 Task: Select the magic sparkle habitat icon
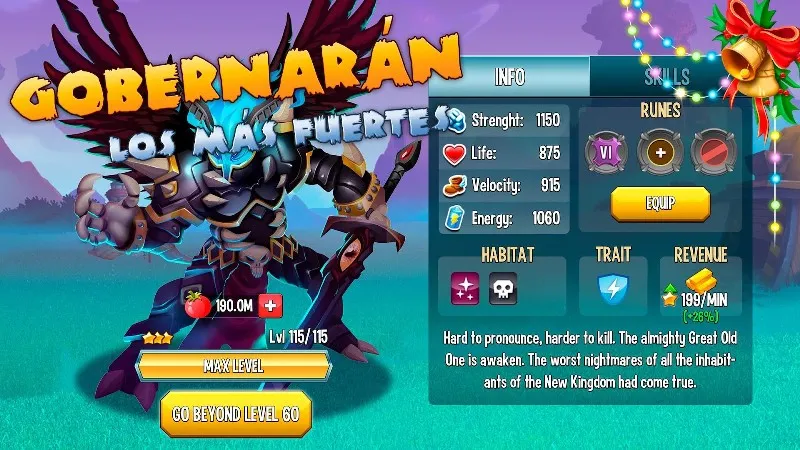pos(465,290)
